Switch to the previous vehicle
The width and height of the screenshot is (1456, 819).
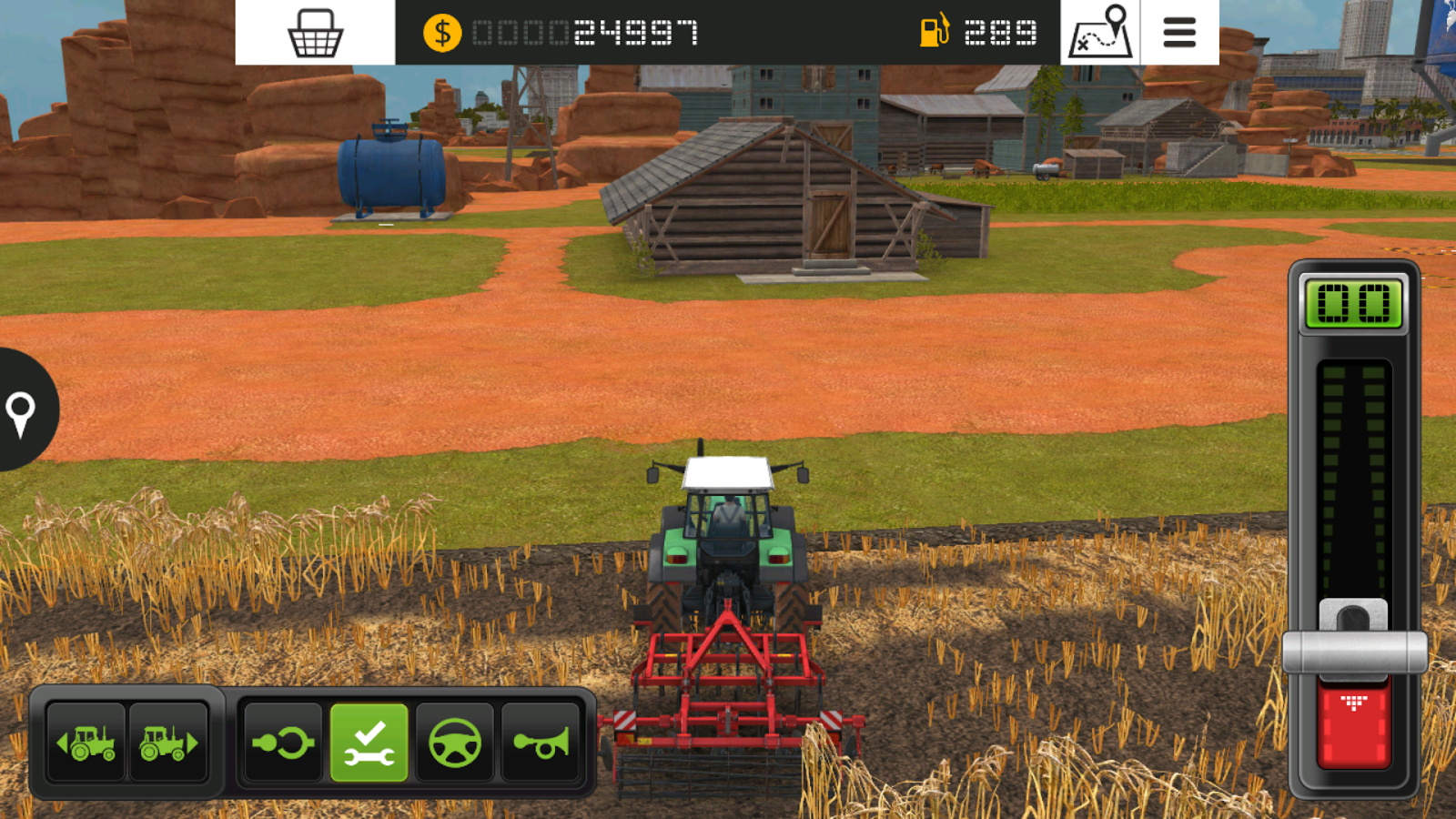(85, 743)
